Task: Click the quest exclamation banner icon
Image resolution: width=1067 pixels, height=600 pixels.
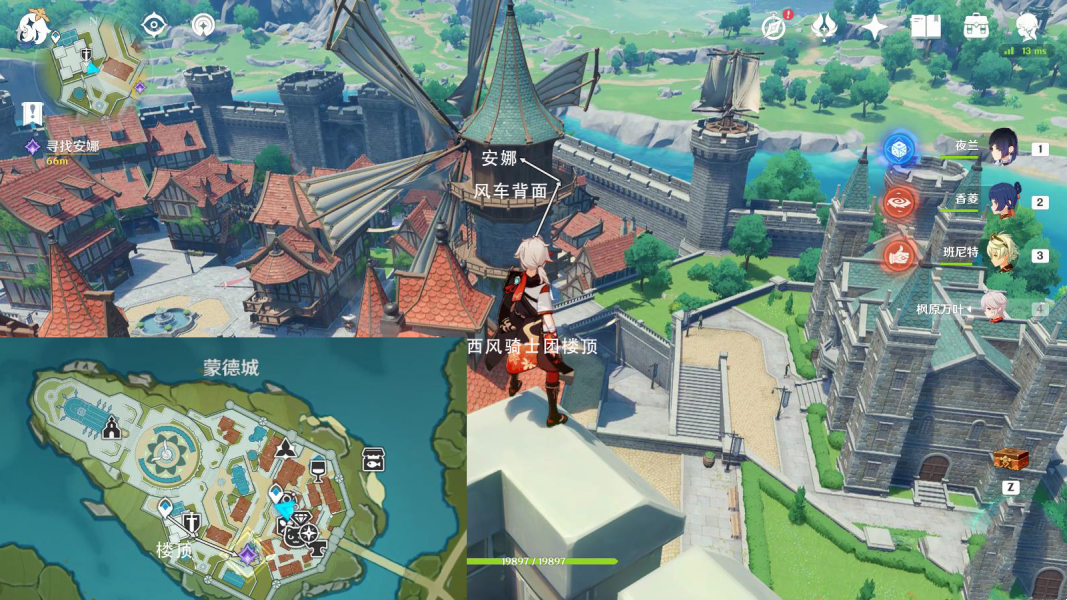Action: (x=33, y=113)
